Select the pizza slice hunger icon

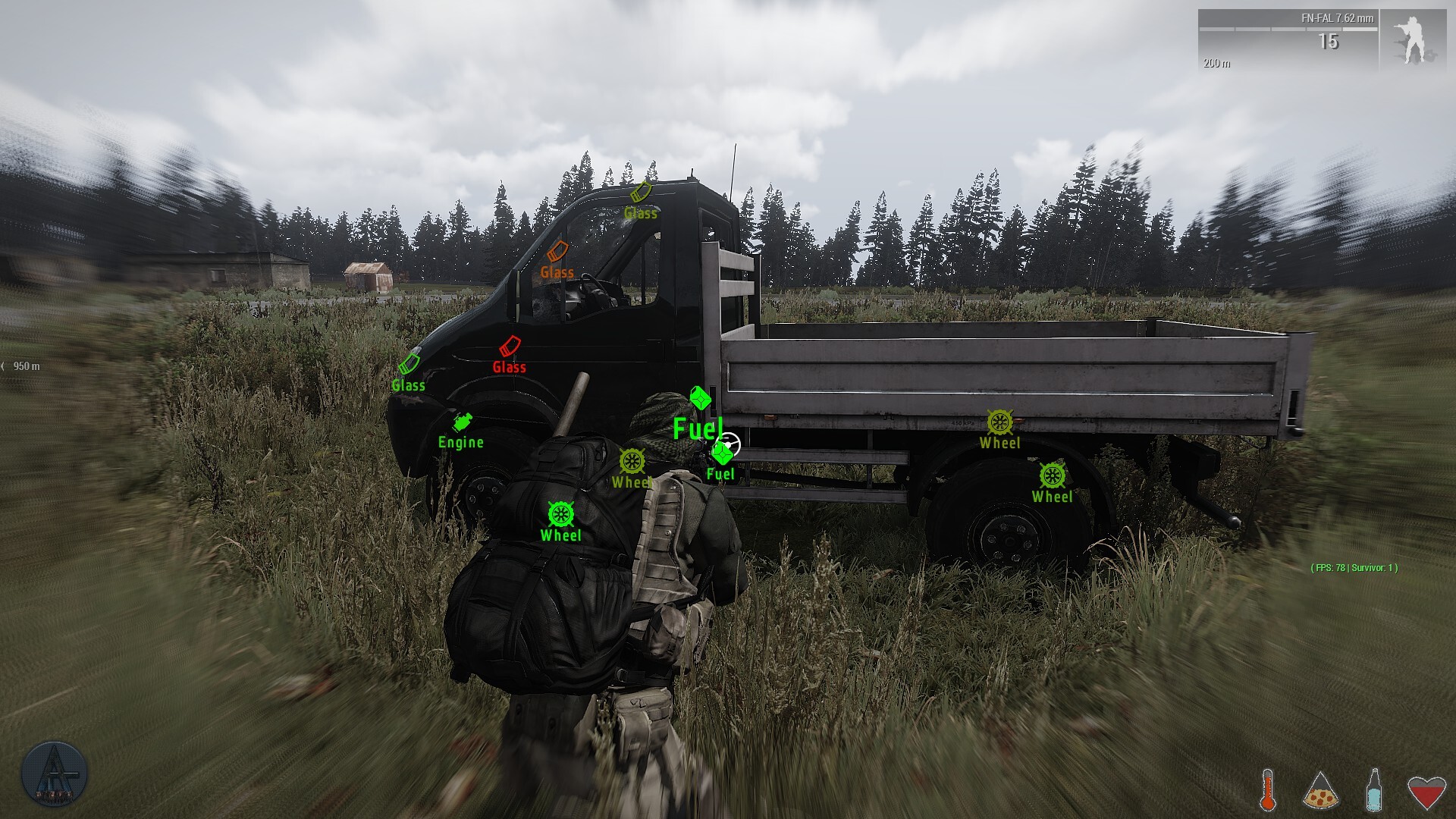1320,791
